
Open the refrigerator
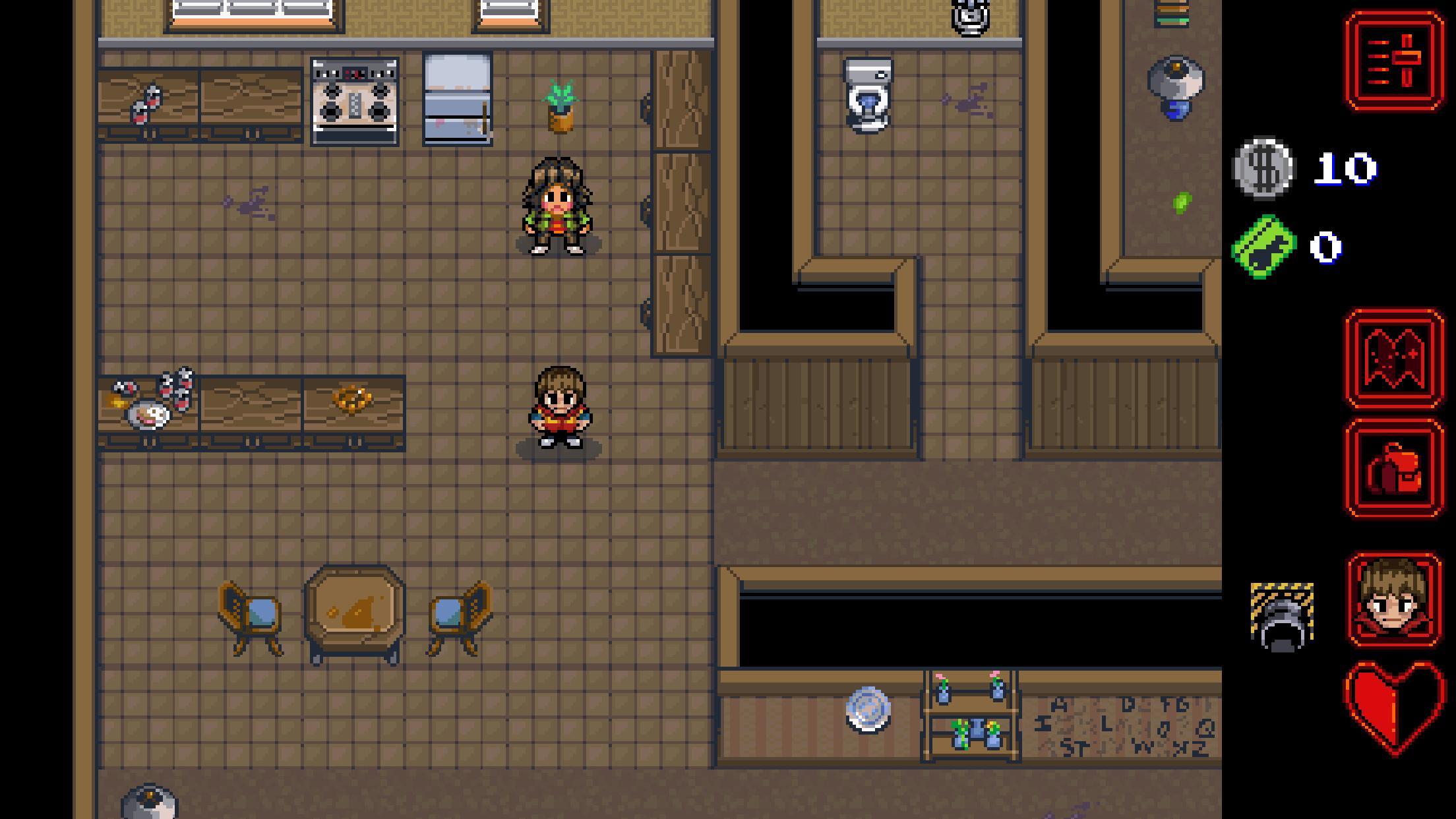456,99
